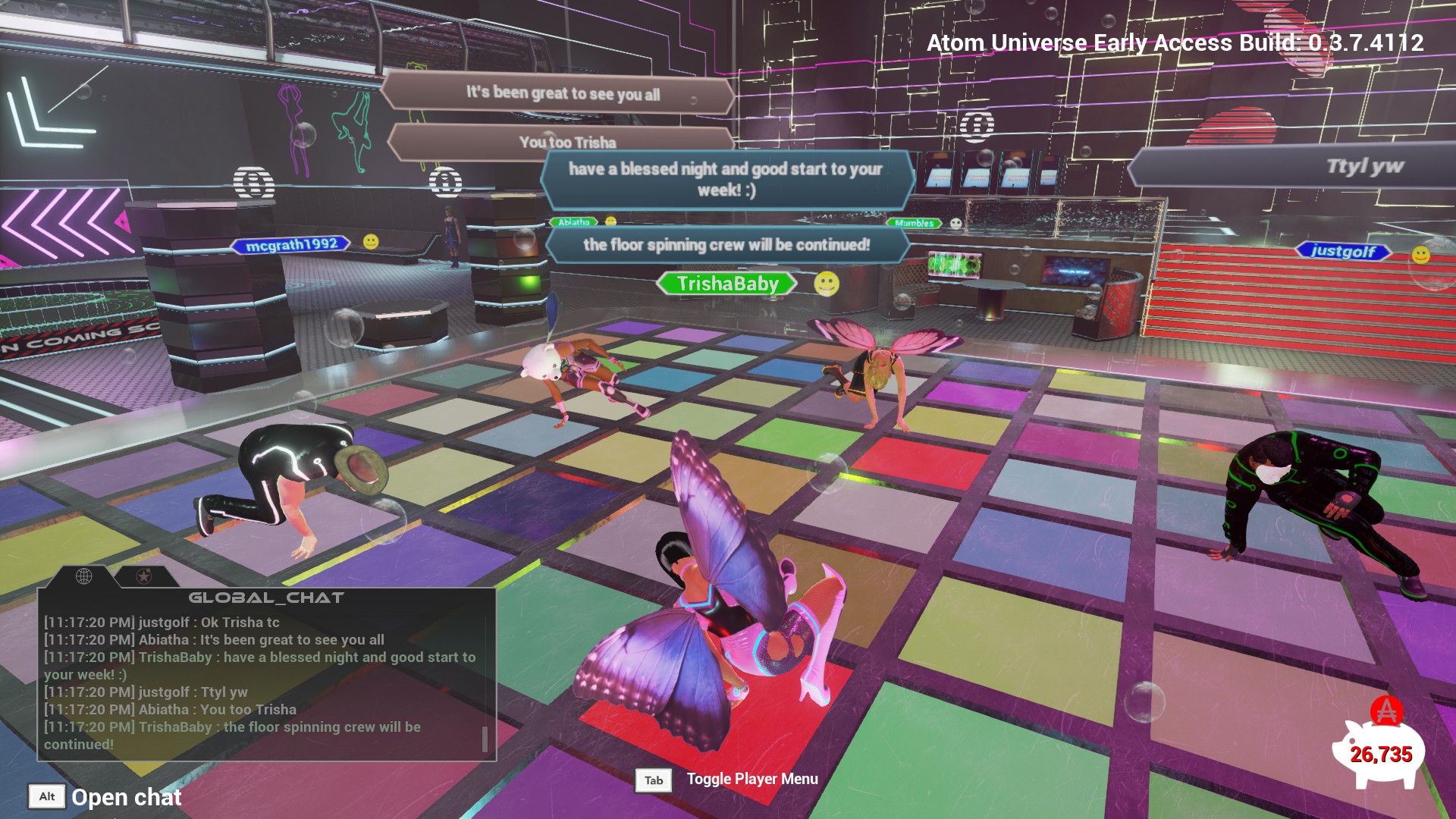Click the smiley icon beside TrishaBaby's name

pyautogui.click(x=827, y=284)
